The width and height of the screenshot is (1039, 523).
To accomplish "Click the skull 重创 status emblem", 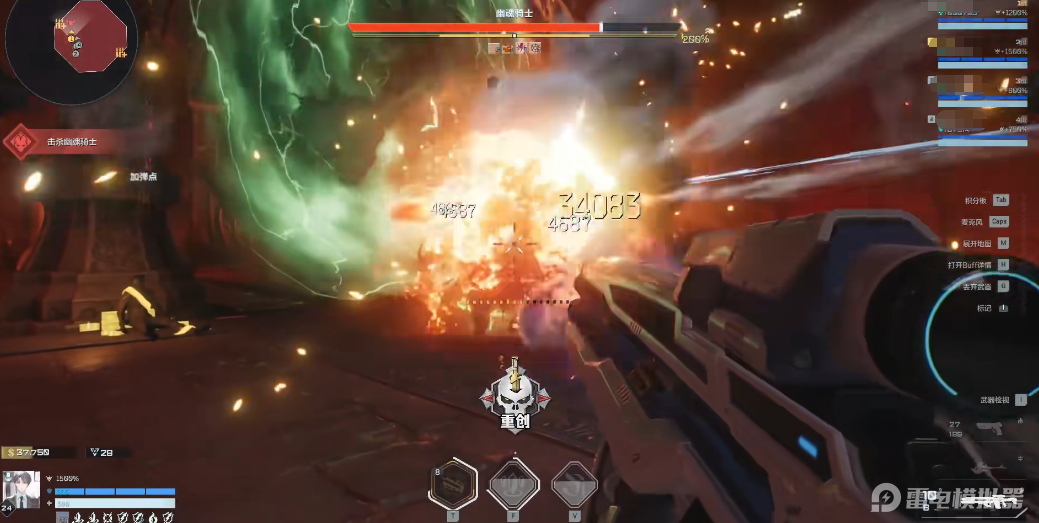I will [513, 397].
